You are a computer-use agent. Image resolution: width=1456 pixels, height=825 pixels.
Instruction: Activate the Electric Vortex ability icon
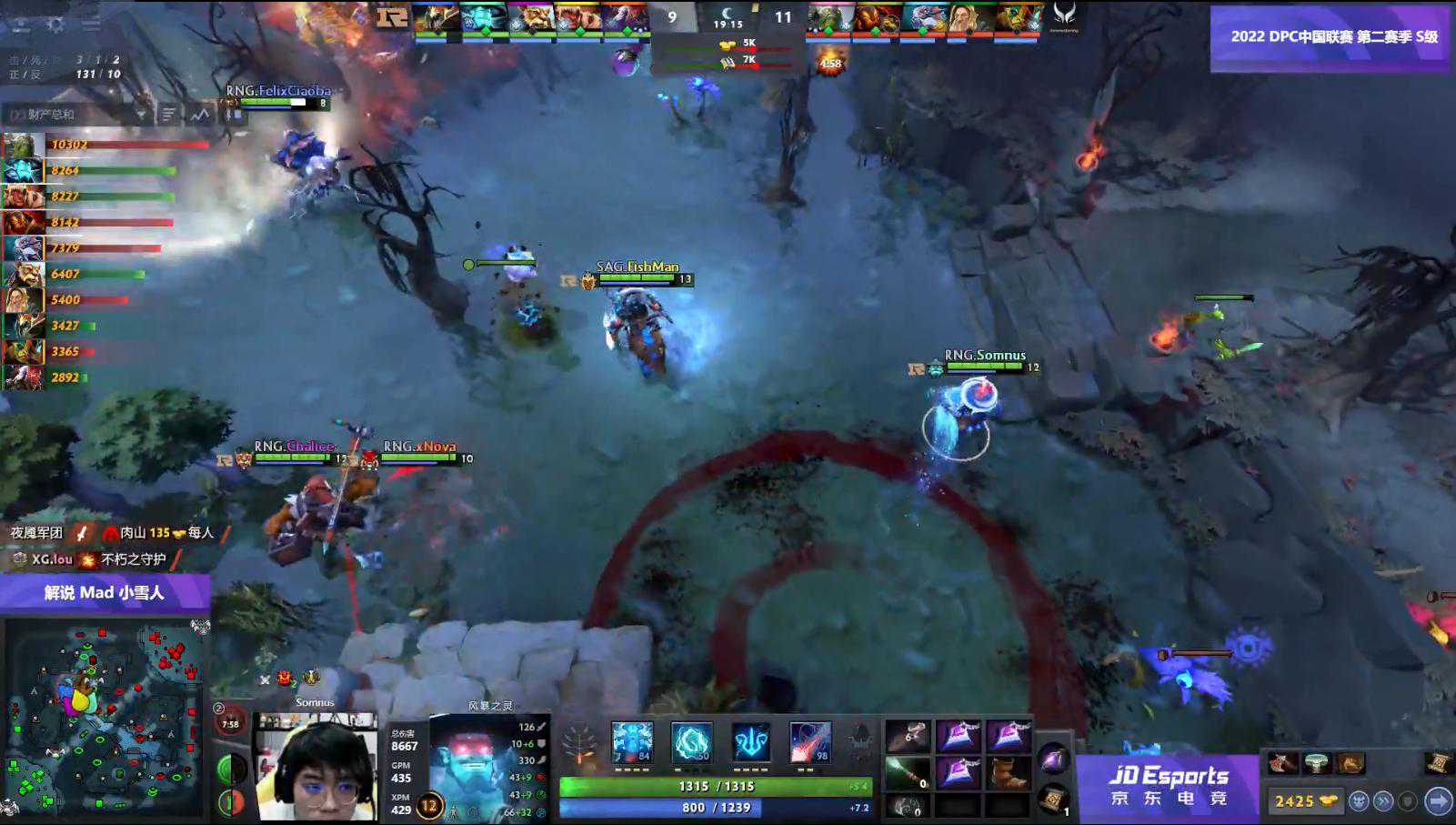[x=691, y=742]
